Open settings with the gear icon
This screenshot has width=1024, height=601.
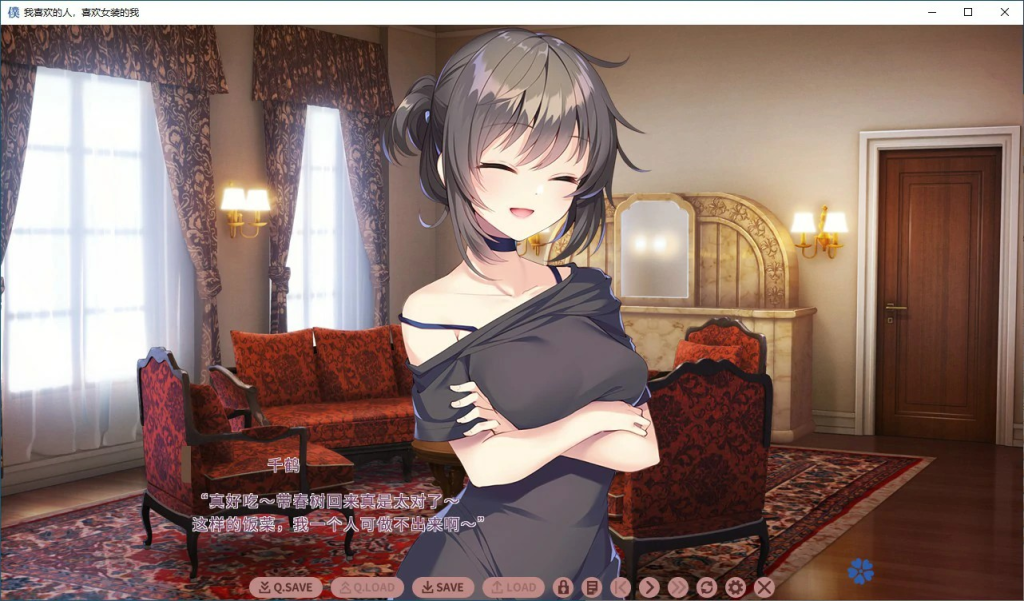[x=736, y=588]
